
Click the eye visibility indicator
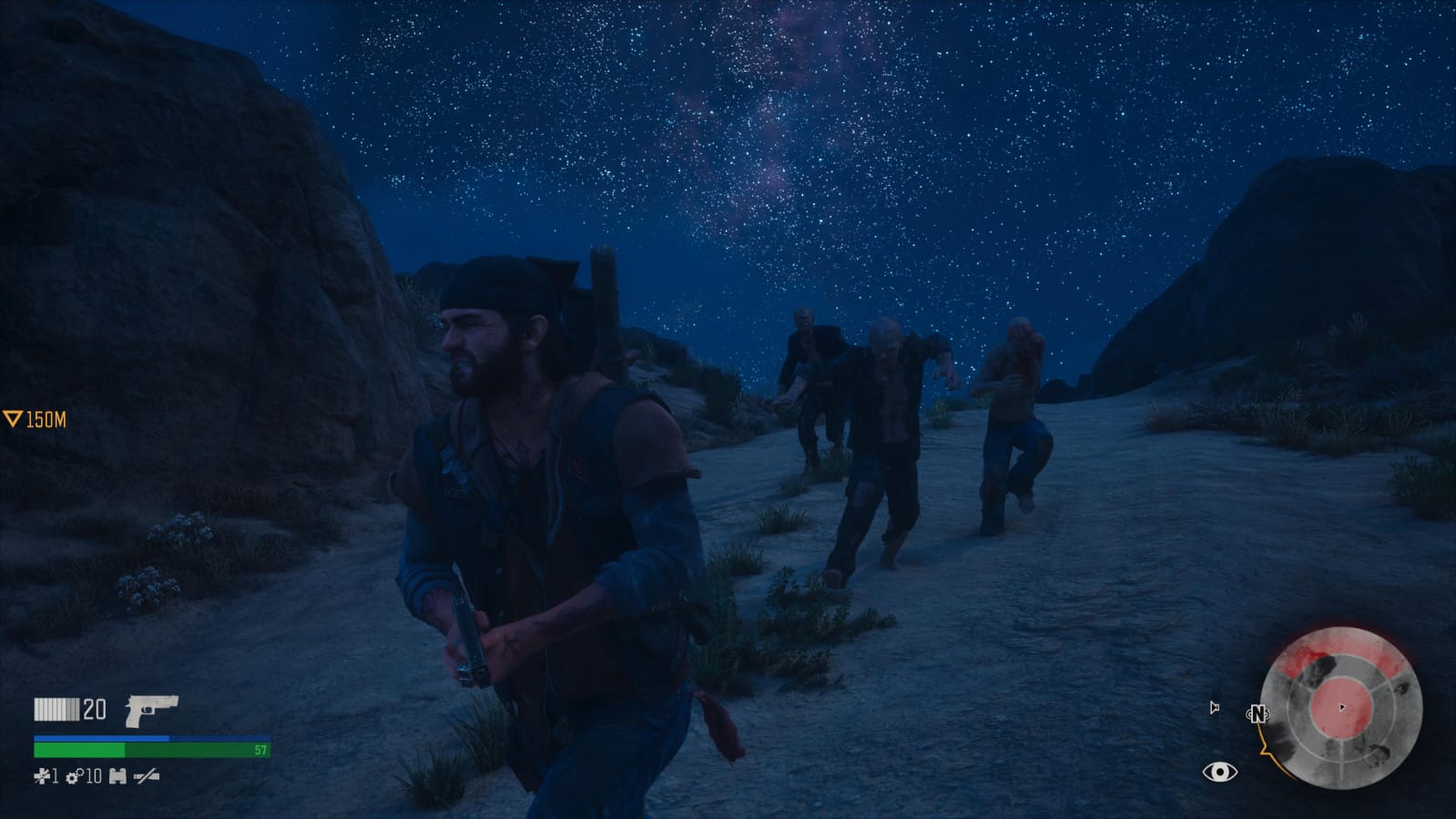1219,773
